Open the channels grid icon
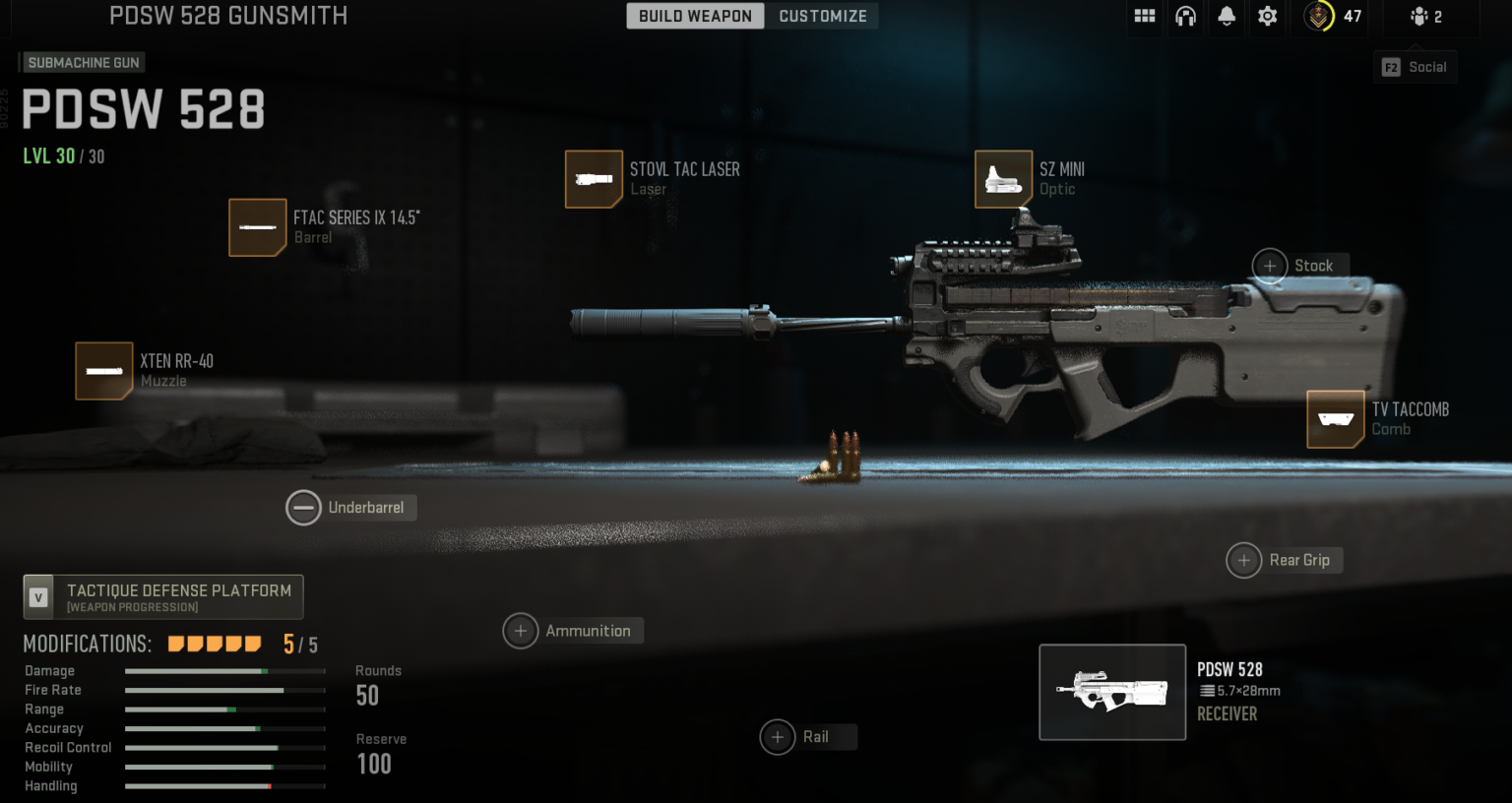1512x803 pixels. 1144,17
